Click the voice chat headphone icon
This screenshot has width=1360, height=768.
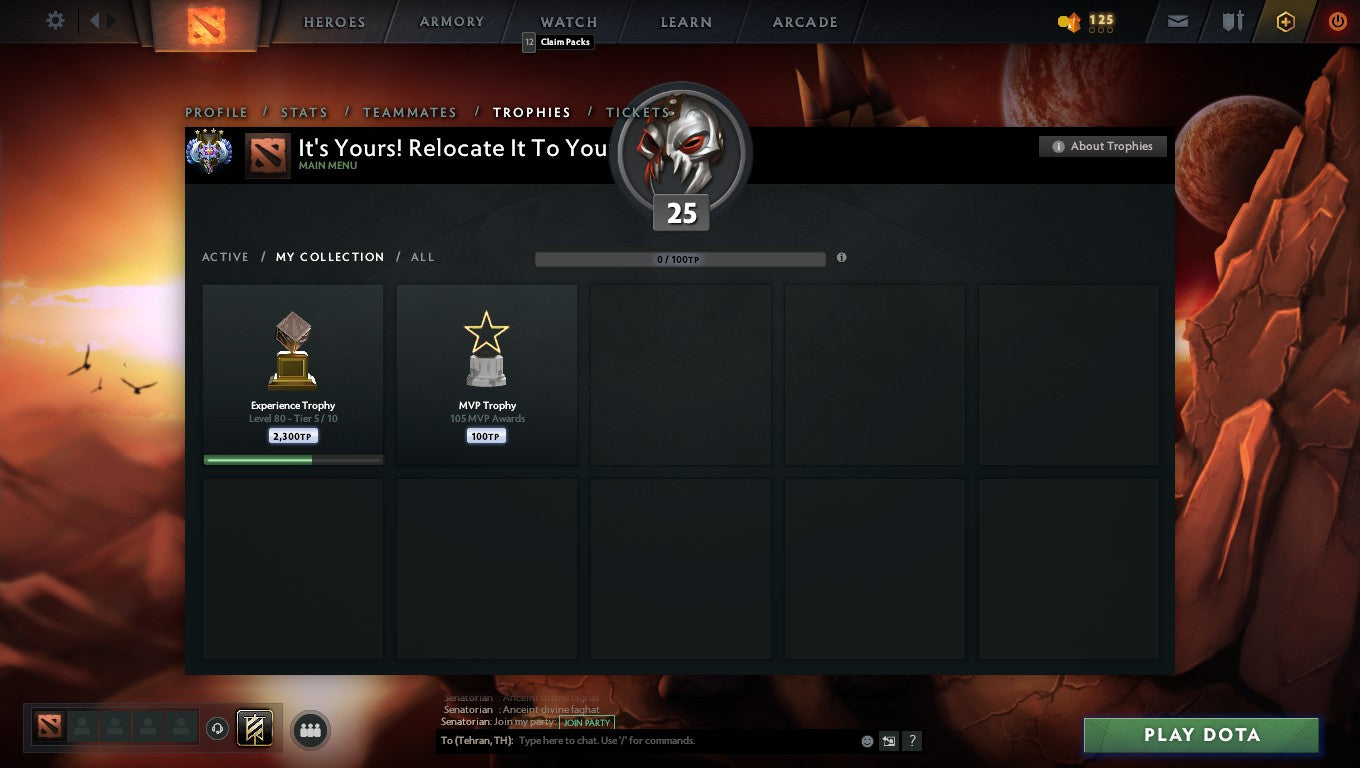tap(216, 730)
